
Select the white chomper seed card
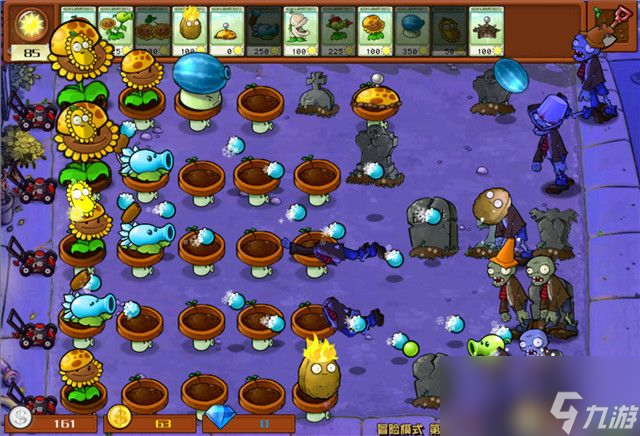[301, 30]
